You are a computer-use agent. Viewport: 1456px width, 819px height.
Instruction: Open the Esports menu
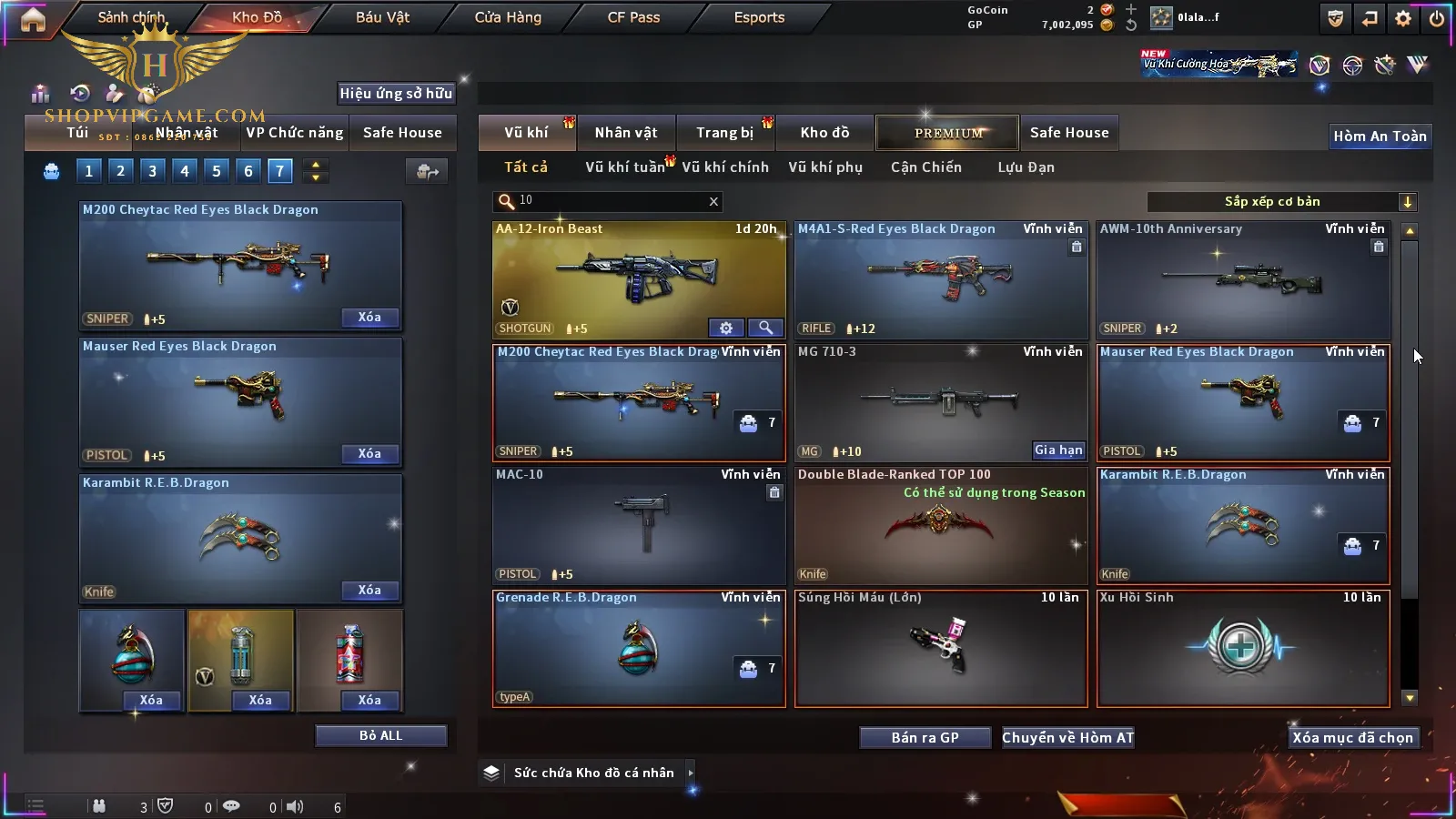[759, 17]
